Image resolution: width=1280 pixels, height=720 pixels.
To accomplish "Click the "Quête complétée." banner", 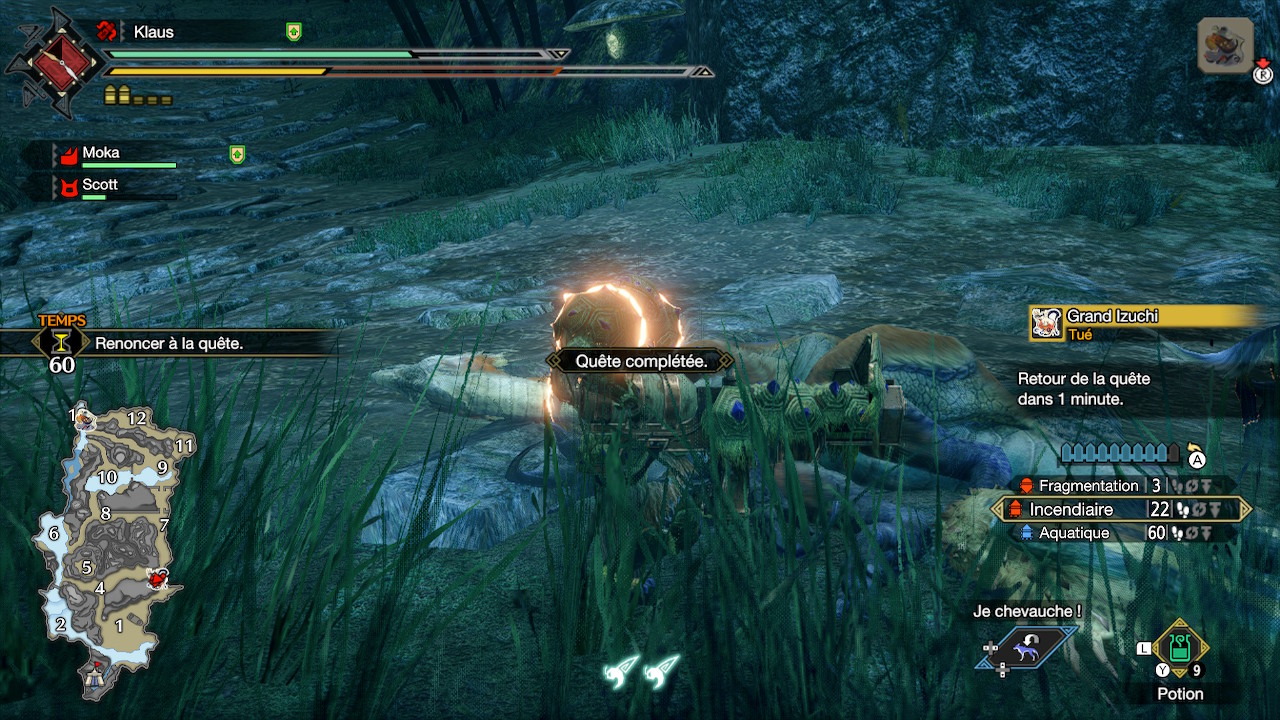I will [x=641, y=361].
